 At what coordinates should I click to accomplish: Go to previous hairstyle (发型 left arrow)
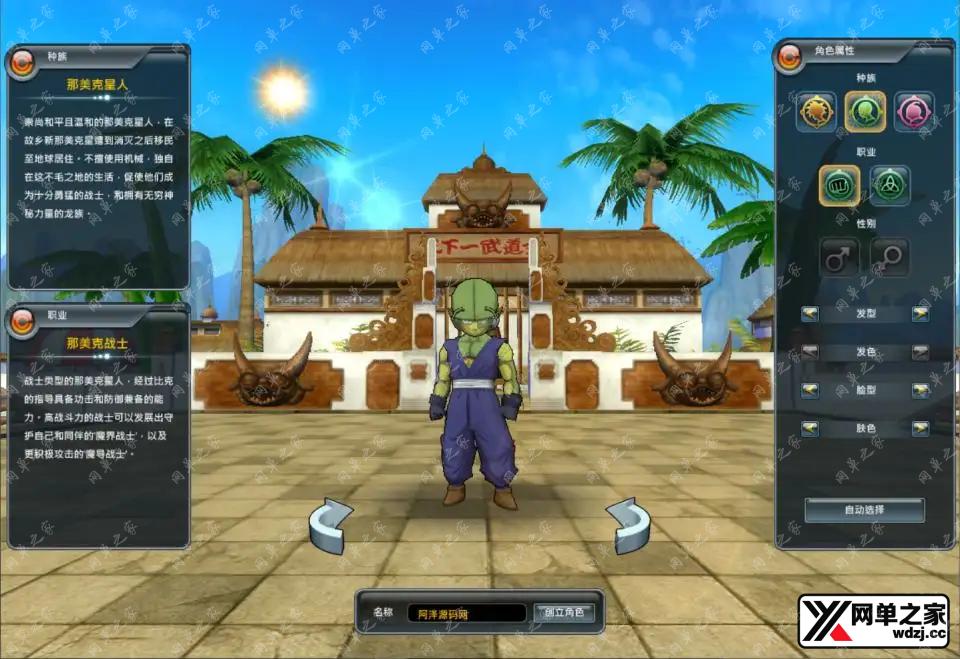click(x=810, y=314)
